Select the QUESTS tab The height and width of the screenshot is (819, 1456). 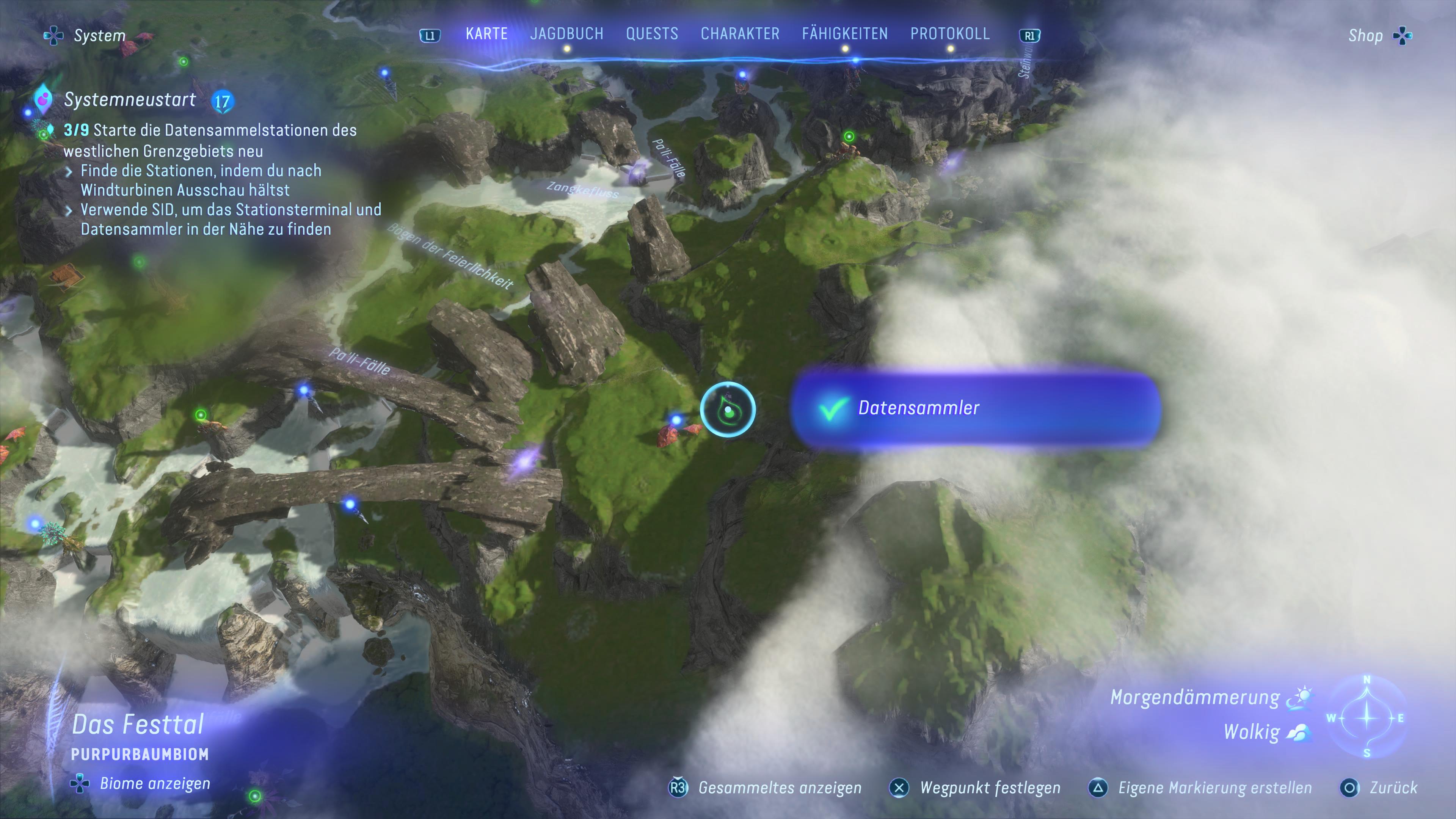click(x=652, y=34)
